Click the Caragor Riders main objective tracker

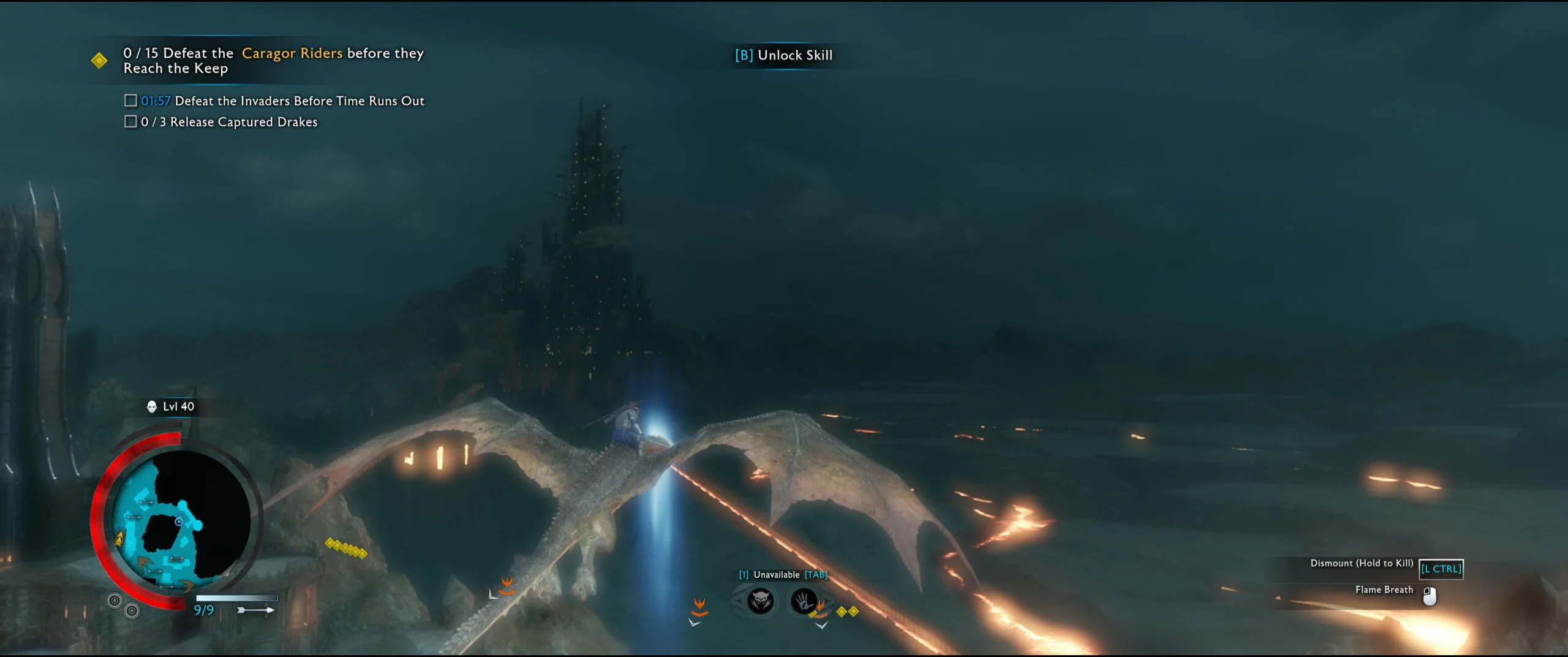point(273,61)
